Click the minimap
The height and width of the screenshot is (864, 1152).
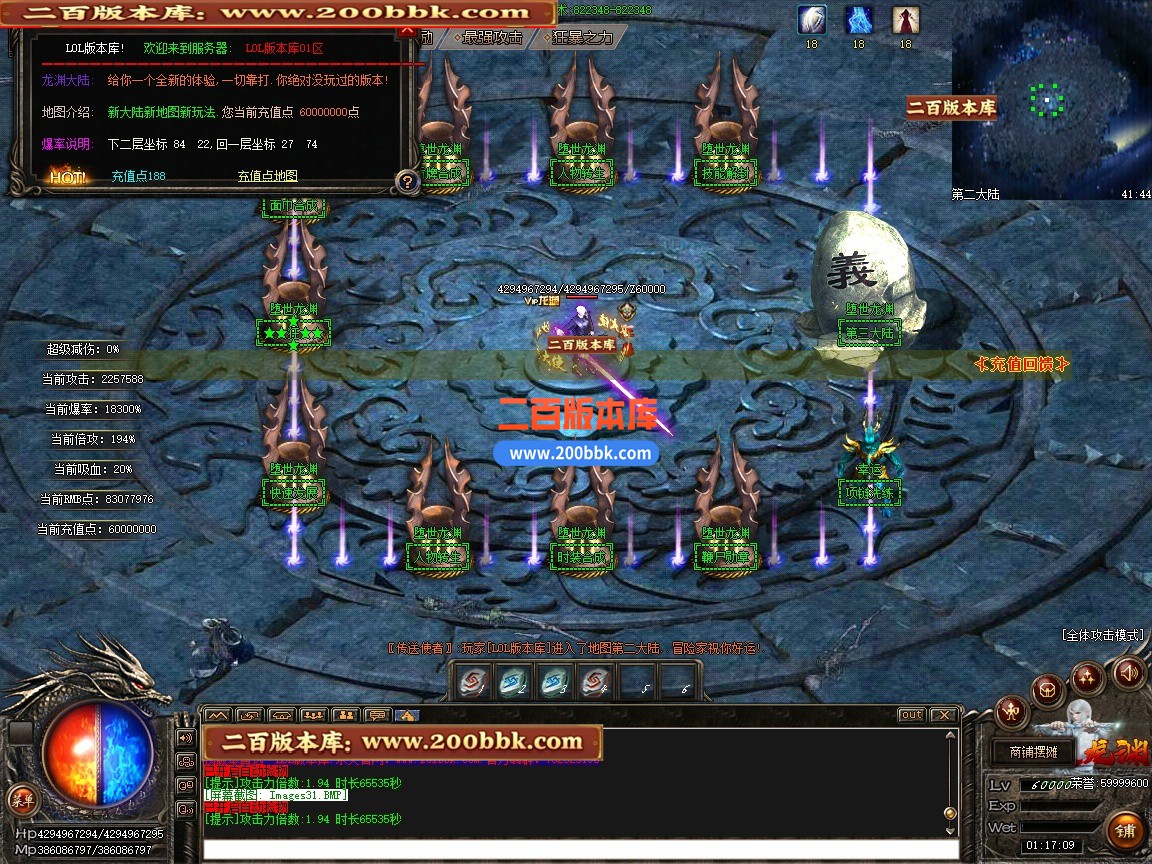pyautogui.click(x=1050, y=100)
